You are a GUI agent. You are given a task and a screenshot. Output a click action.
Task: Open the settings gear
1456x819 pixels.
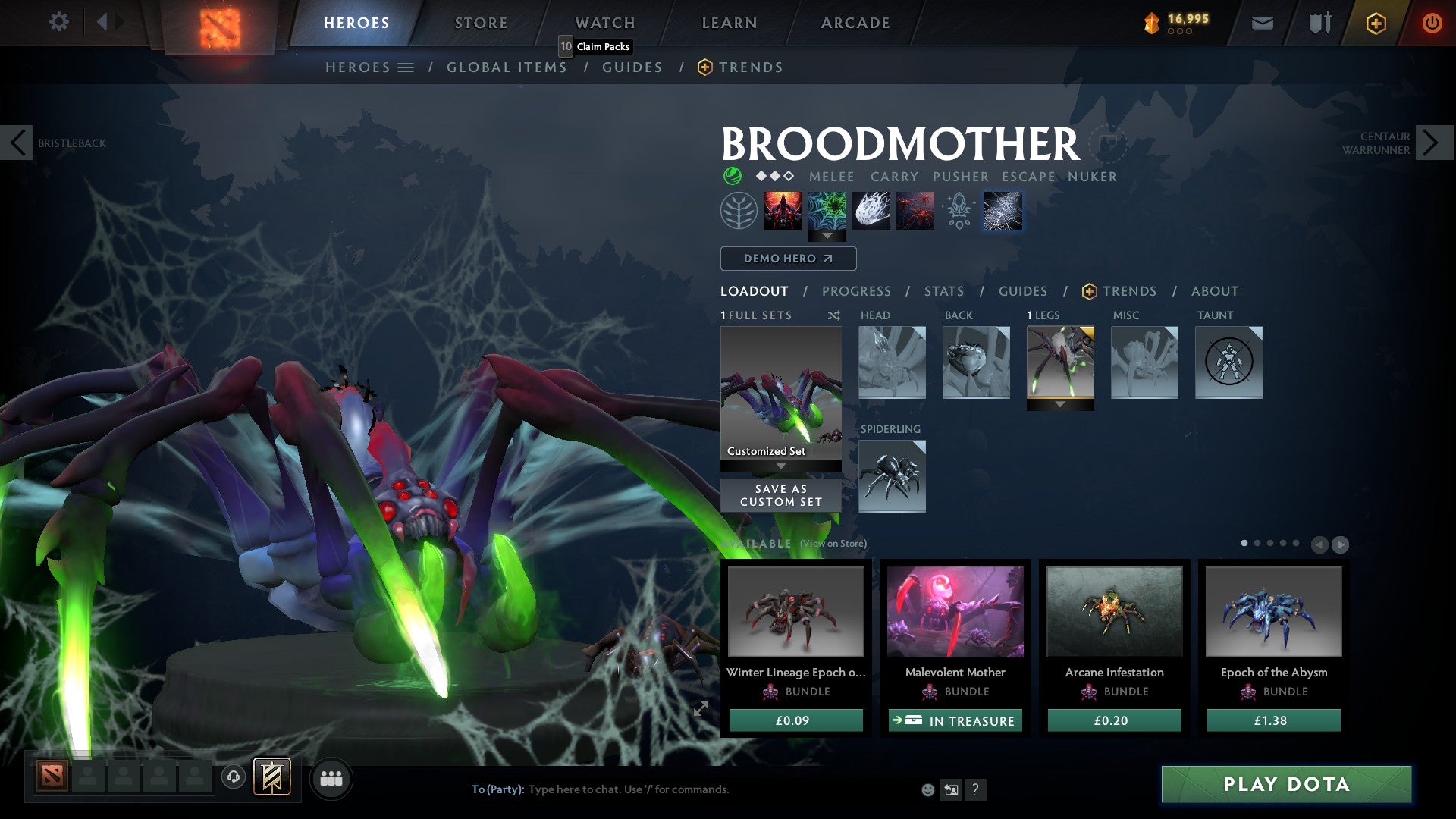pyautogui.click(x=58, y=21)
